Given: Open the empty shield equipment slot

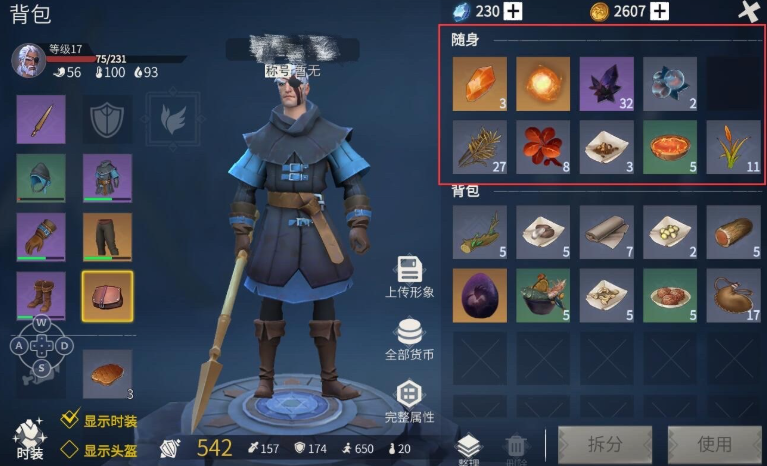Looking at the screenshot, I should [x=106, y=120].
